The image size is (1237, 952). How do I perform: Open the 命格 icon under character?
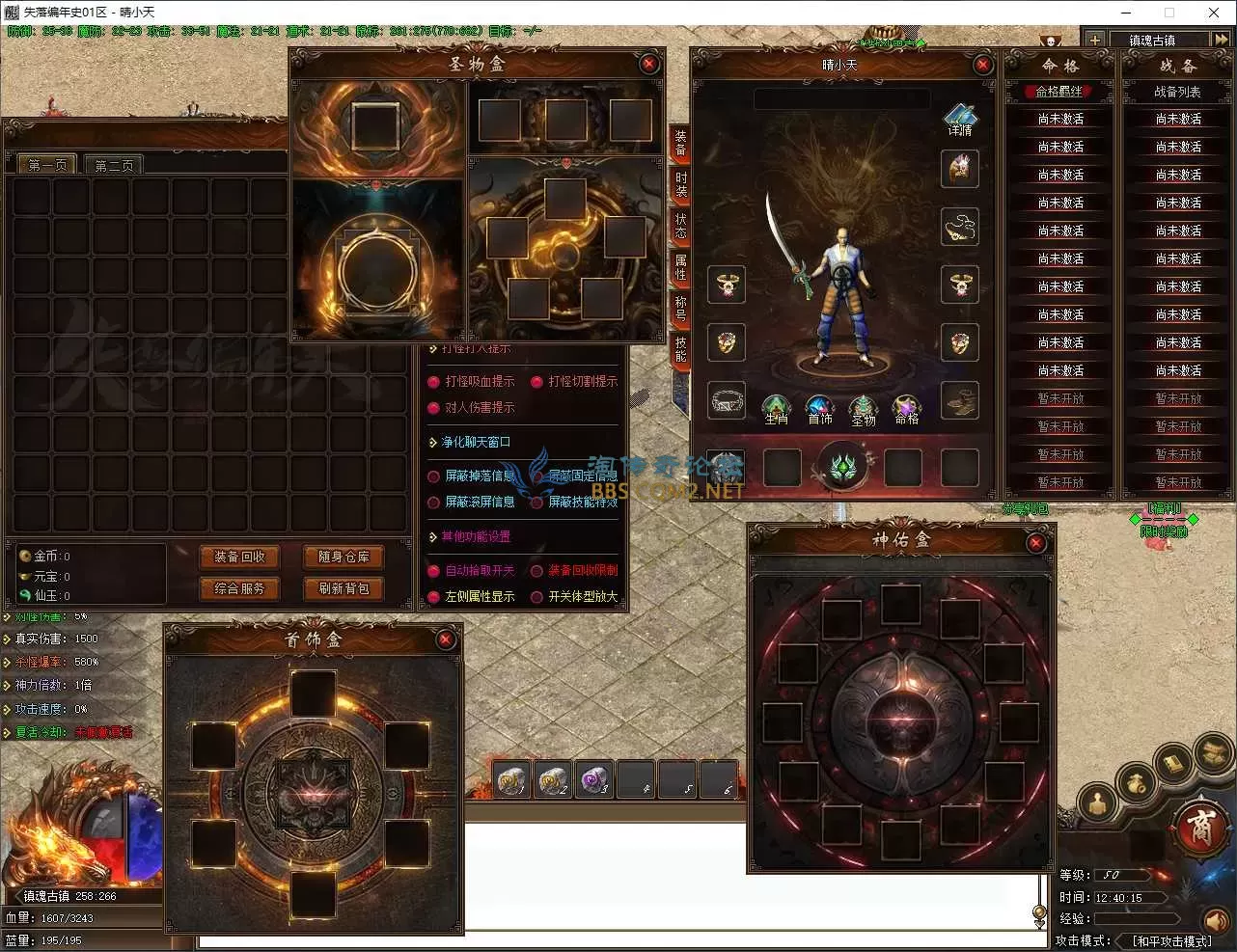[906, 409]
